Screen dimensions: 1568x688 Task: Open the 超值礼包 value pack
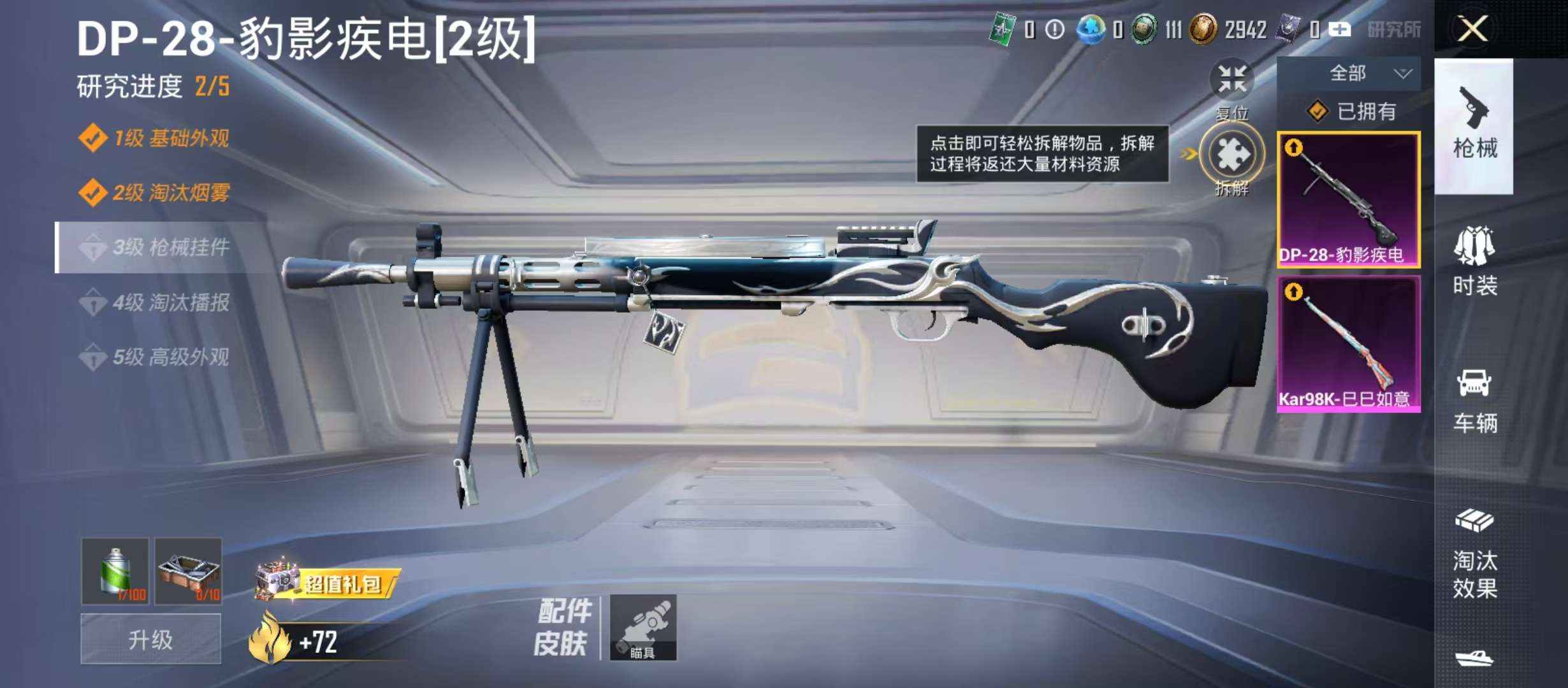coord(328,582)
